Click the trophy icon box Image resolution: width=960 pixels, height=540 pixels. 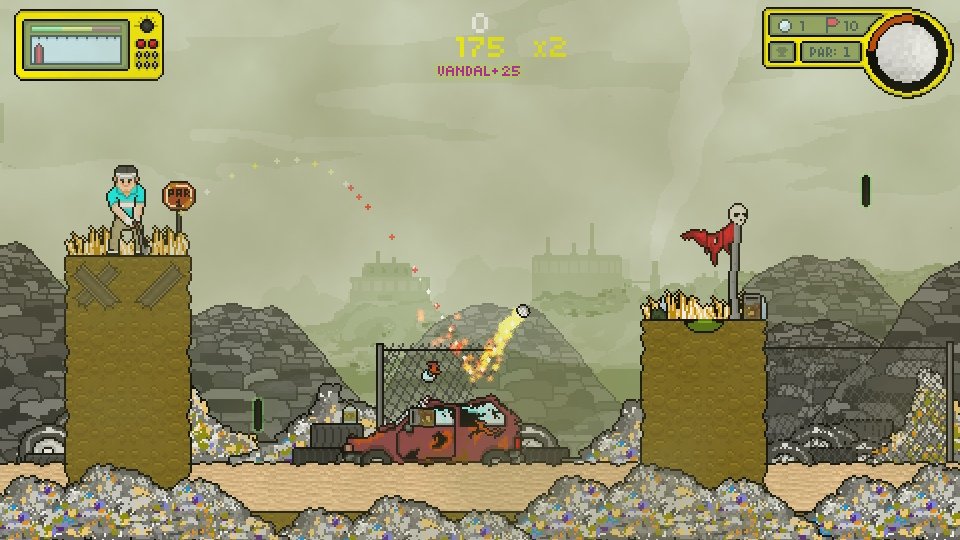(782, 52)
